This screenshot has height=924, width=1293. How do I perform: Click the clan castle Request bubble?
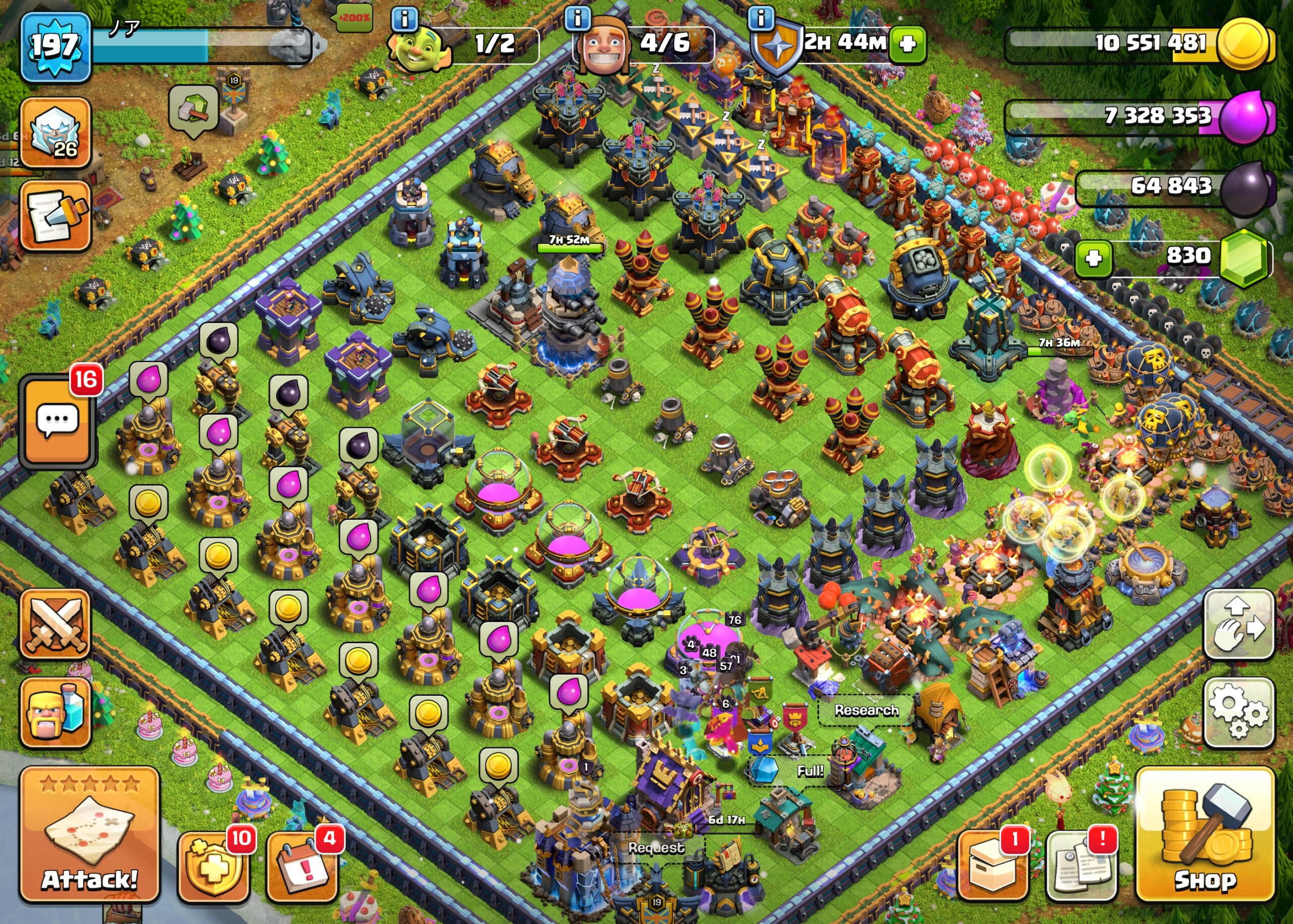[x=656, y=848]
